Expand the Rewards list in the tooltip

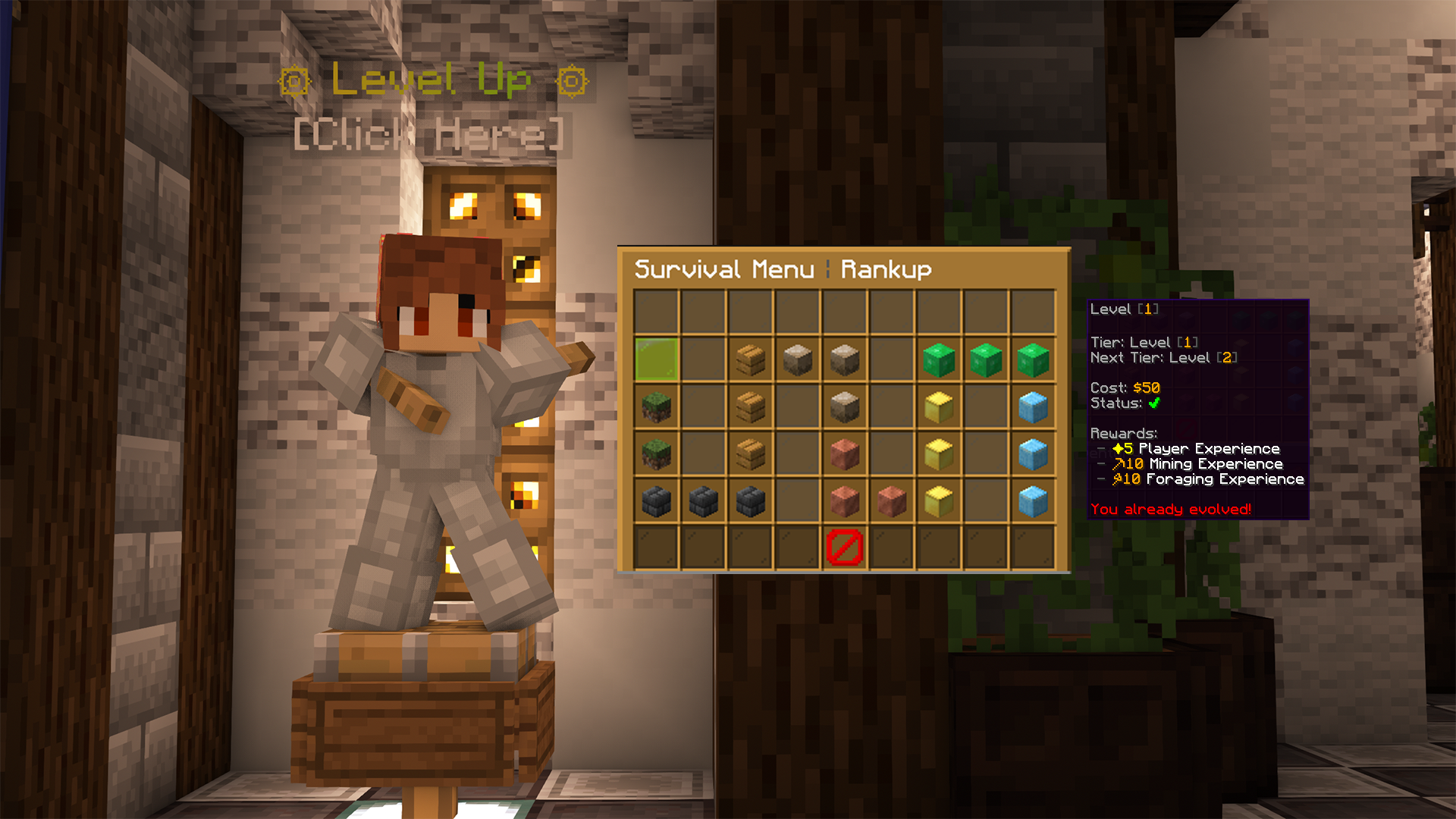pyautogui.click(x=1123, y=432)
